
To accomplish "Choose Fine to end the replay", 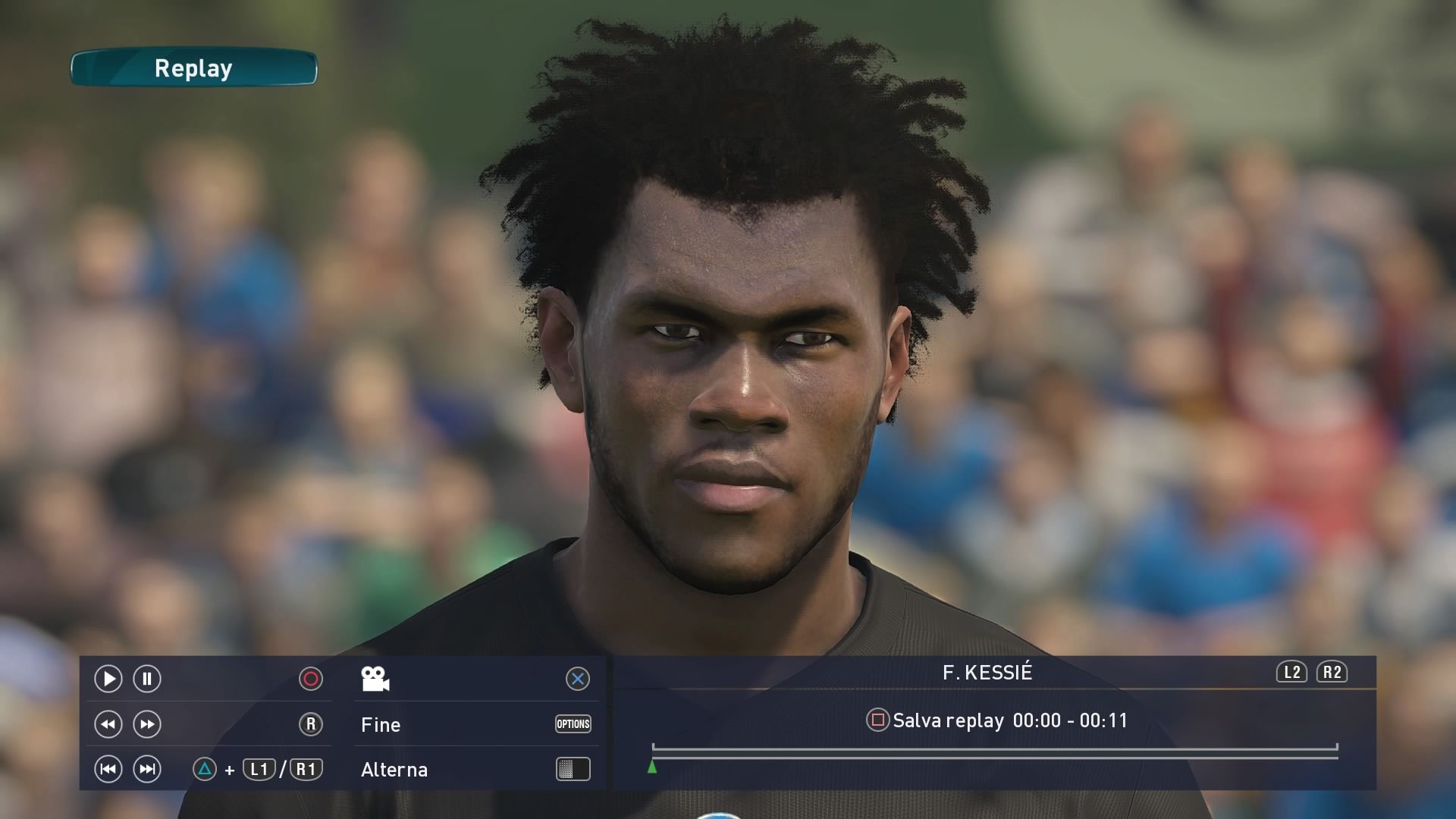I will pyautogui.click(x=381, y=725).
